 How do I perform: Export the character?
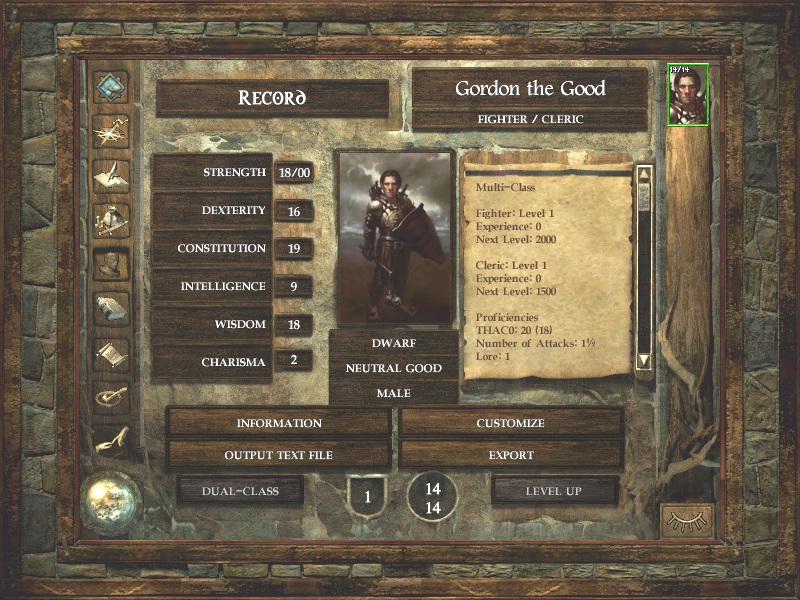click(x=510, y=455)
